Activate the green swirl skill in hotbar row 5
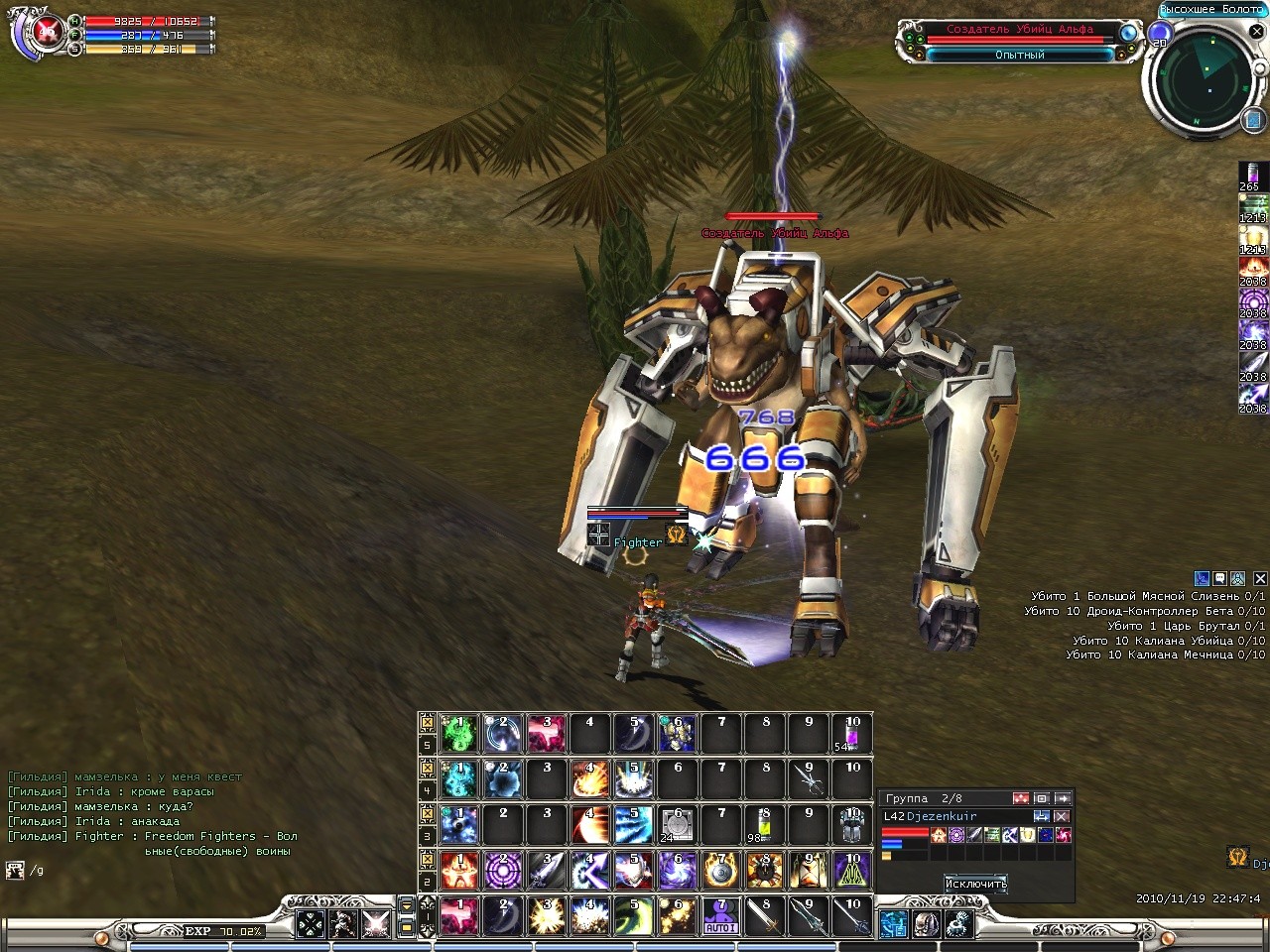Viewport: 1270px width, 952px height. click(459, 734)
